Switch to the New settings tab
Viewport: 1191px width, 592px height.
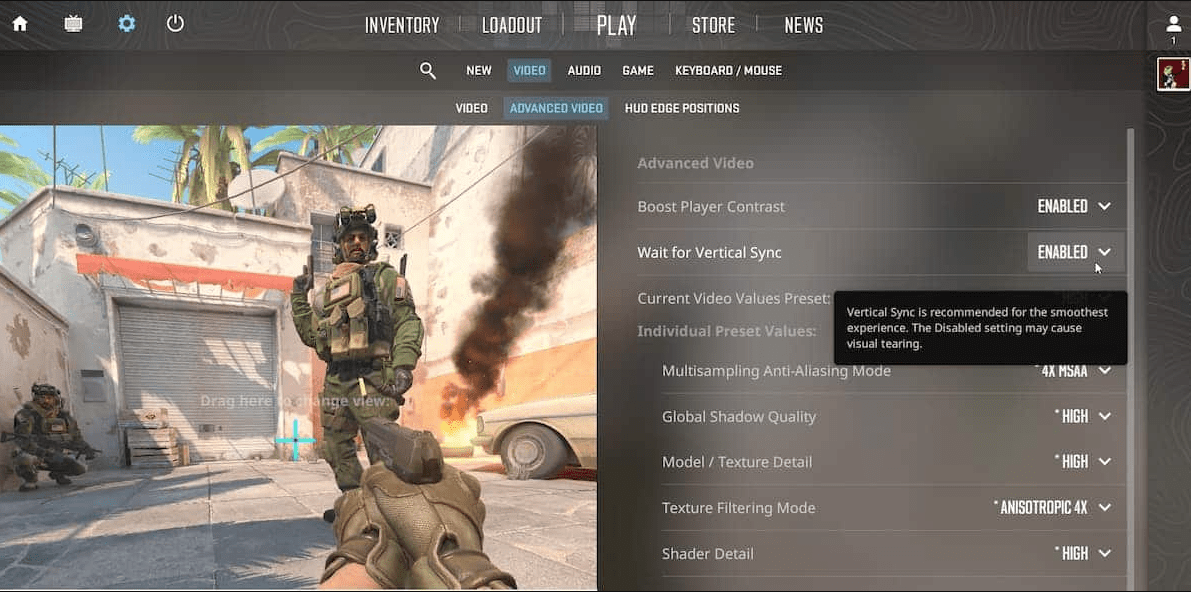pos(479,71)
